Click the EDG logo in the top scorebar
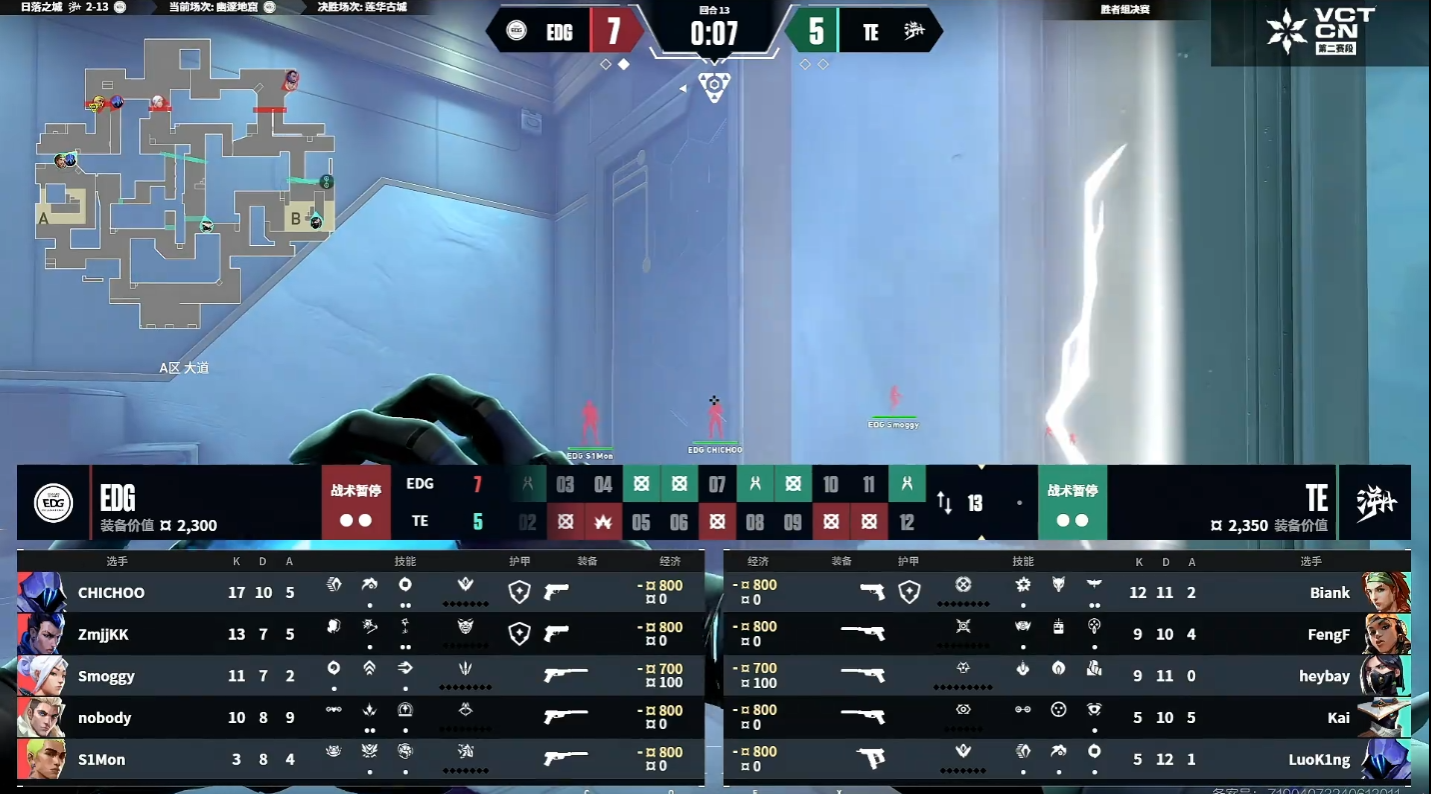 [x=517, y=31]
